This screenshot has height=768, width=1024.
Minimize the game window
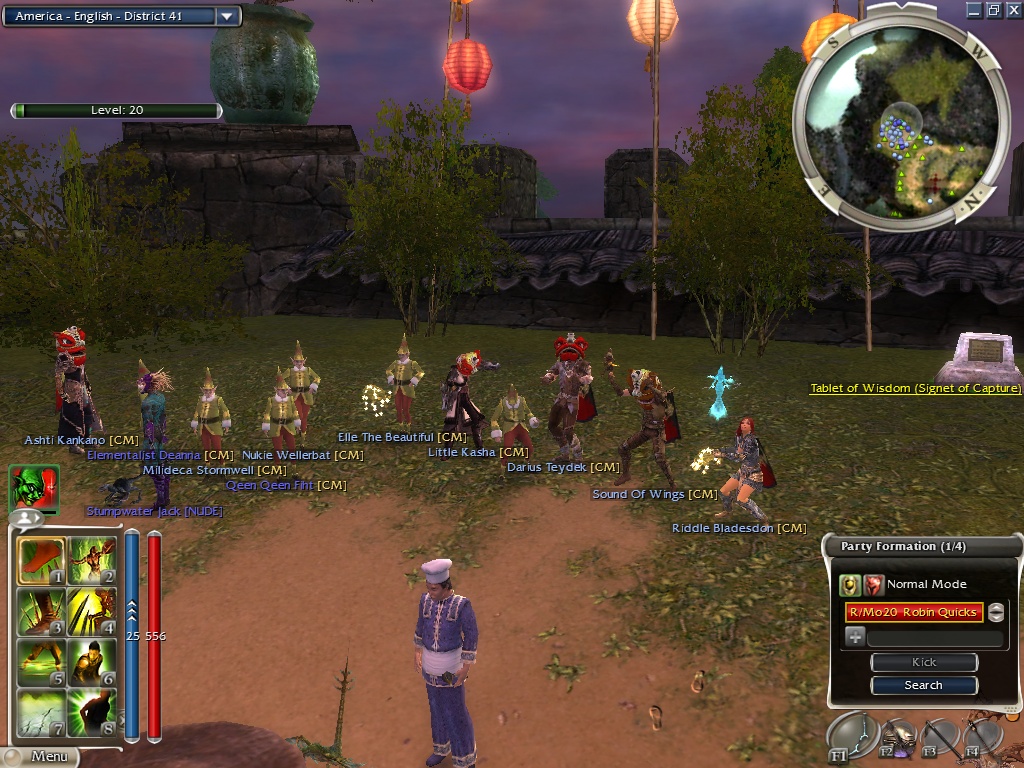[x=974, y=10]
